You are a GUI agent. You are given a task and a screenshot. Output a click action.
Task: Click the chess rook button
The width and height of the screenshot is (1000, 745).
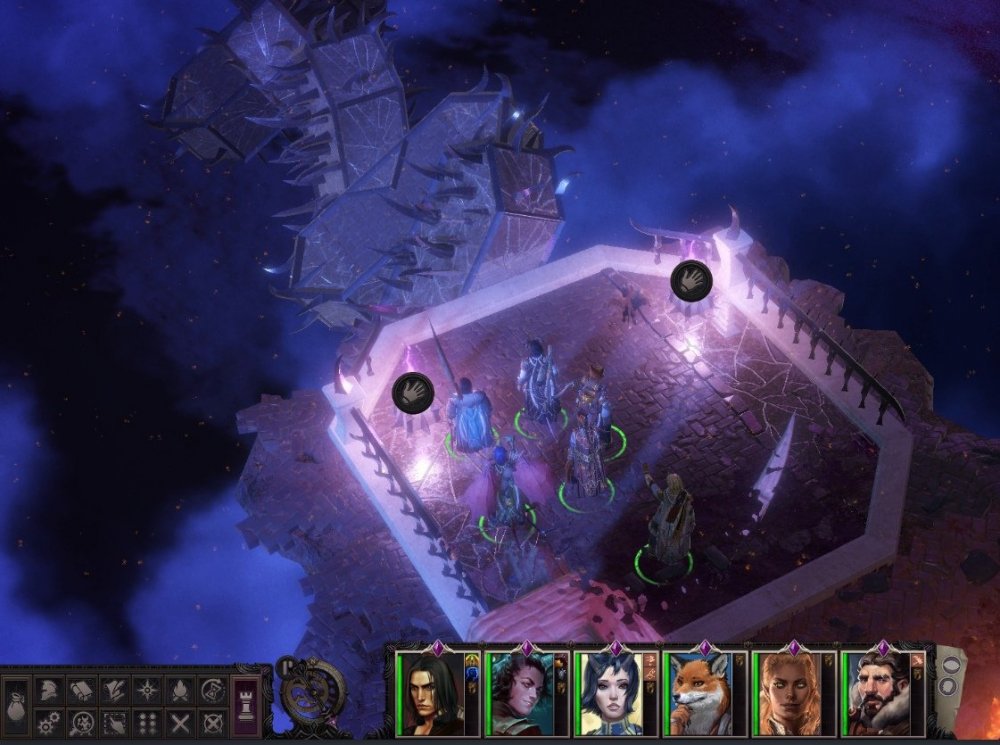(247, 700)
